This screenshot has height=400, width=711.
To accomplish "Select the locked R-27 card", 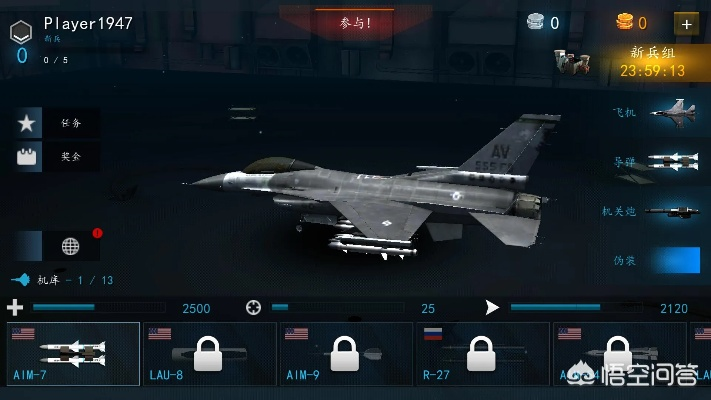I will click(481, 354).
